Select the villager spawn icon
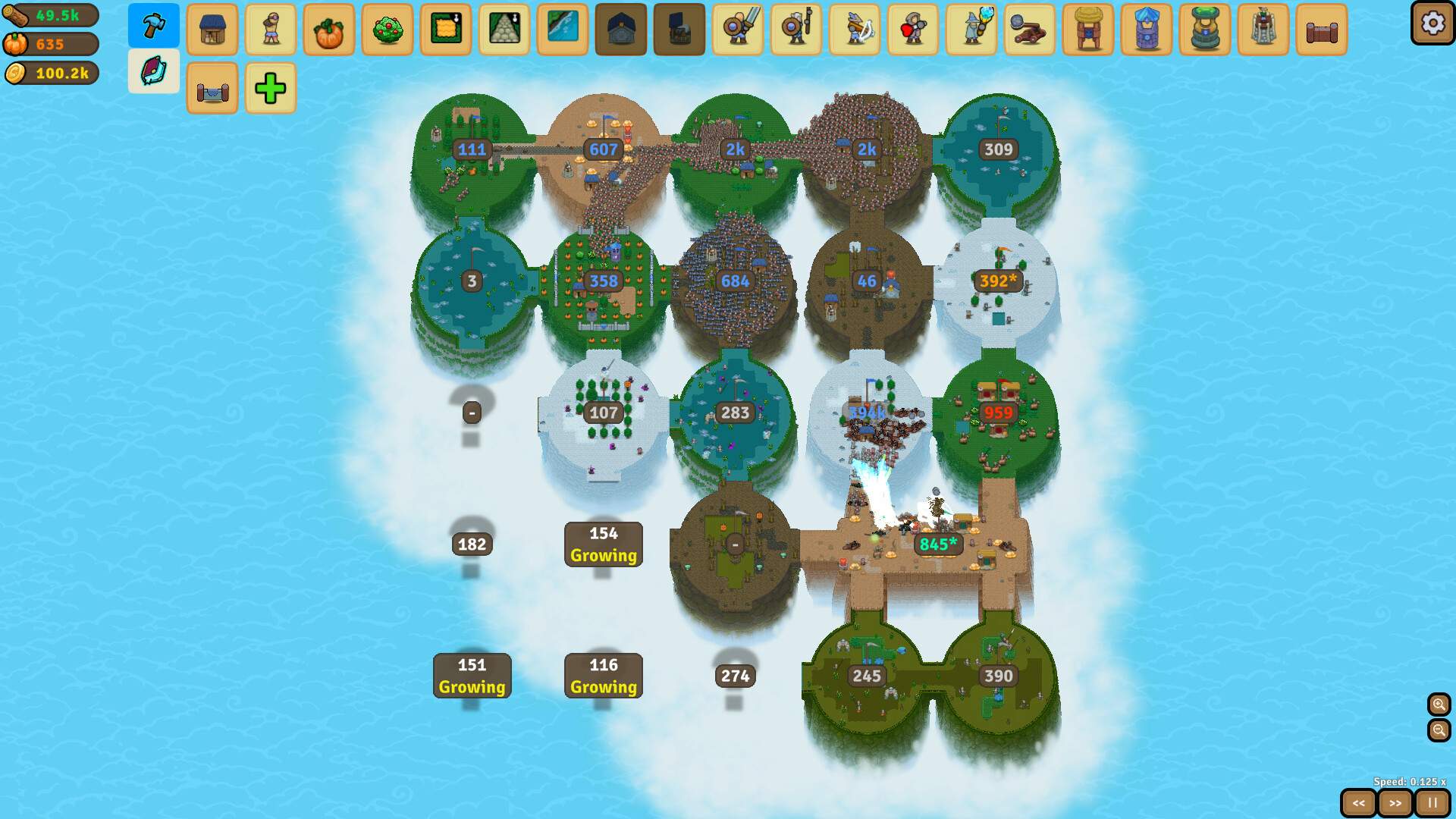The height and width of the screenshot is (819, 1456). (271, 30)
